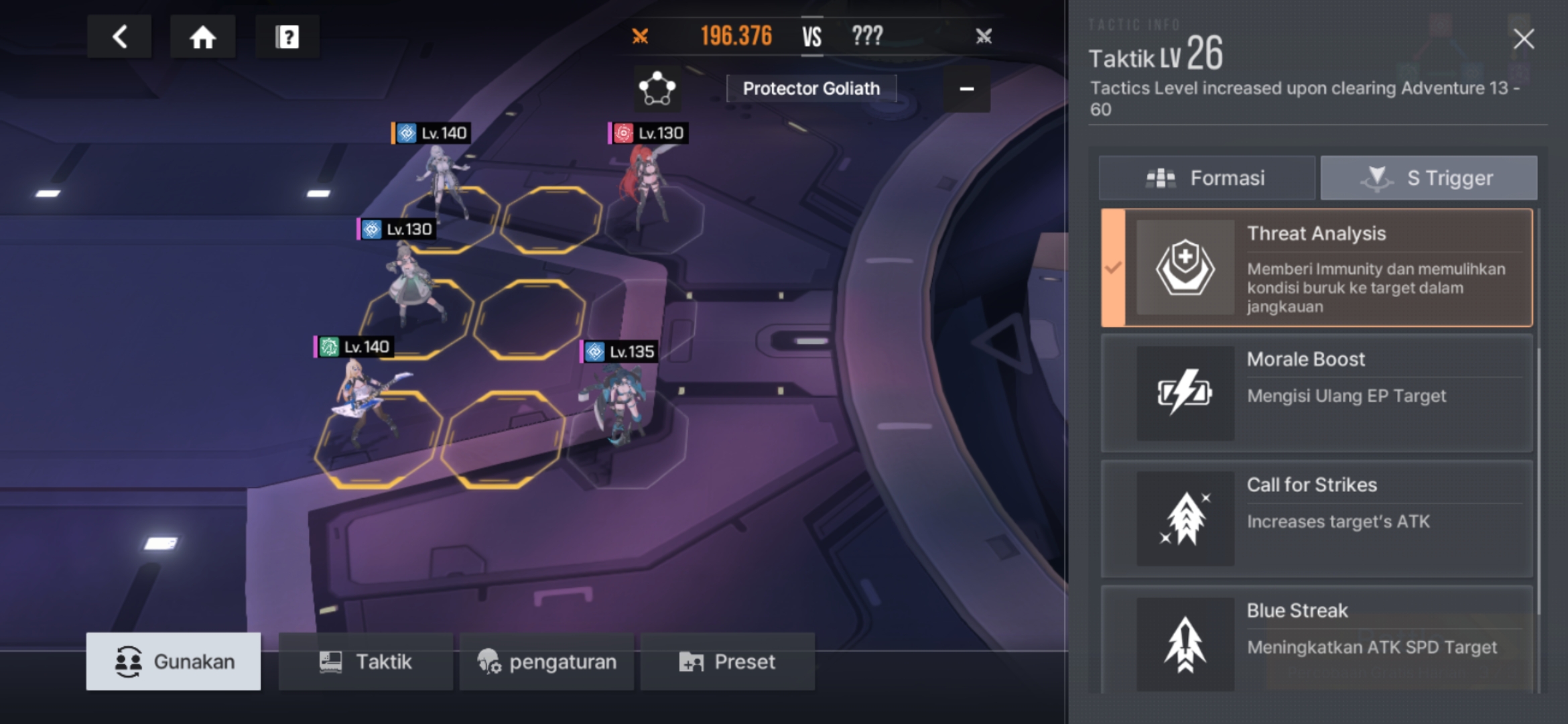Go back with the arrow button
The width and height of the screenshot is (1568, 724).
(119, 37)
